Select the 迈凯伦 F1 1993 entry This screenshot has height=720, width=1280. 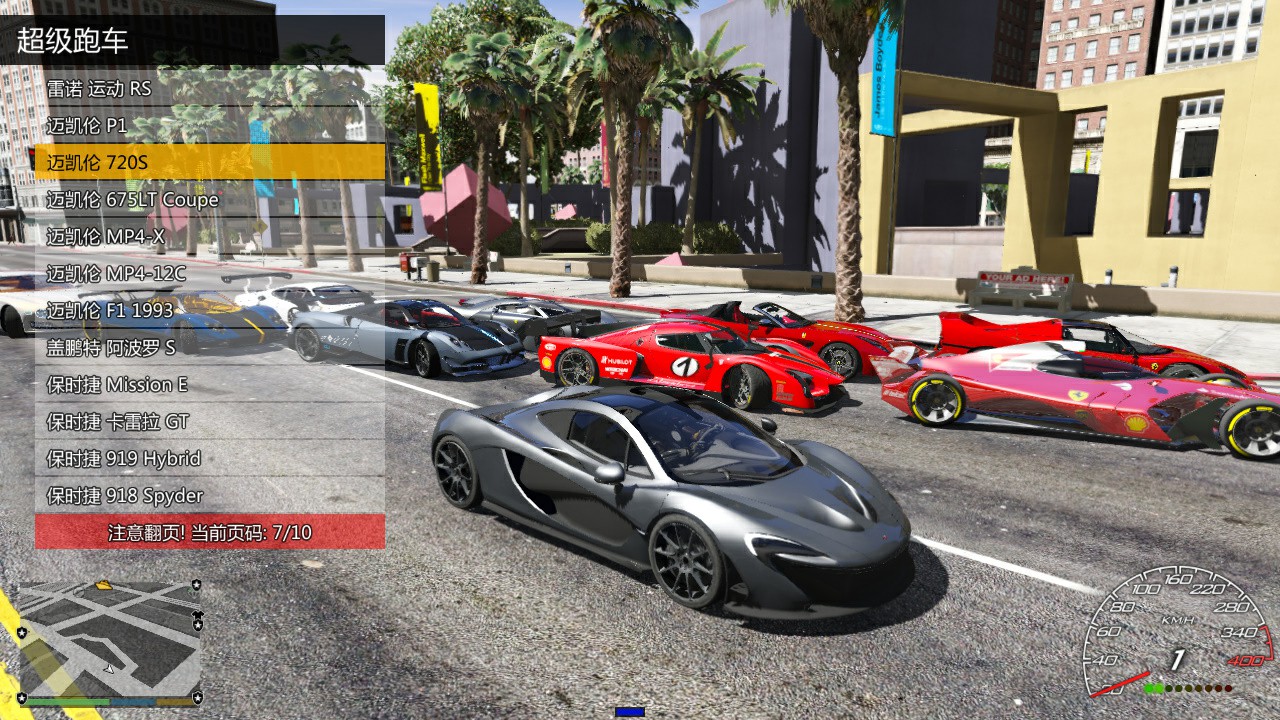[x=210, y=310]
